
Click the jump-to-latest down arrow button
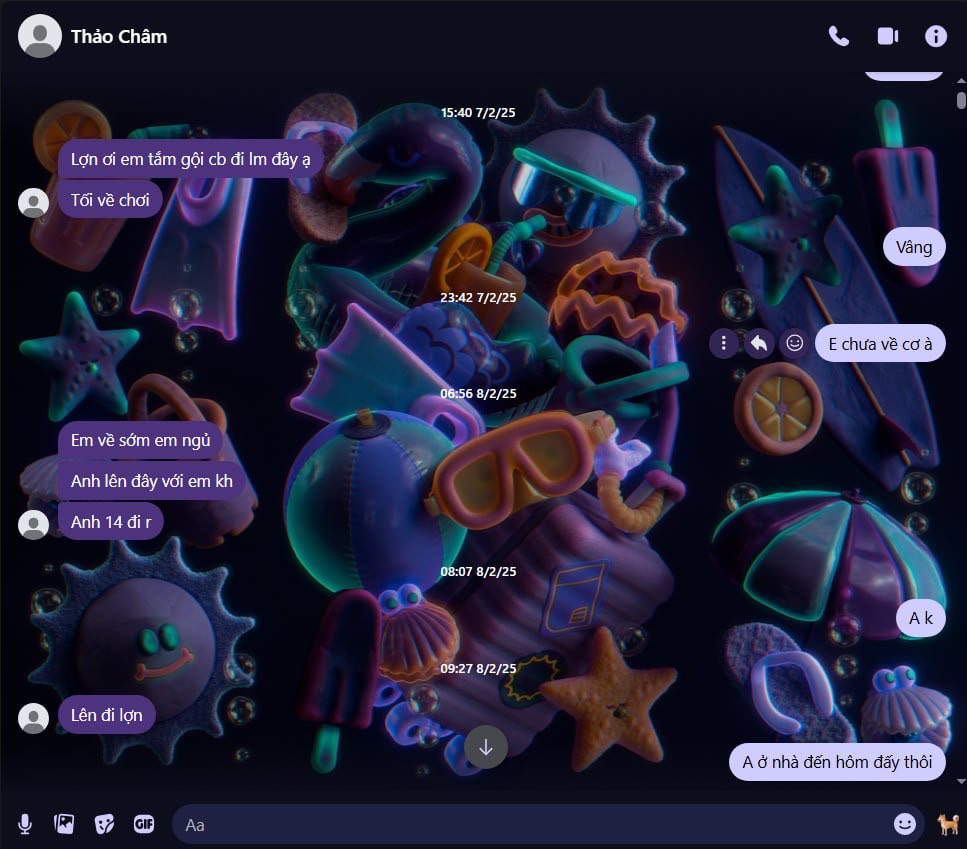point(486,747)
